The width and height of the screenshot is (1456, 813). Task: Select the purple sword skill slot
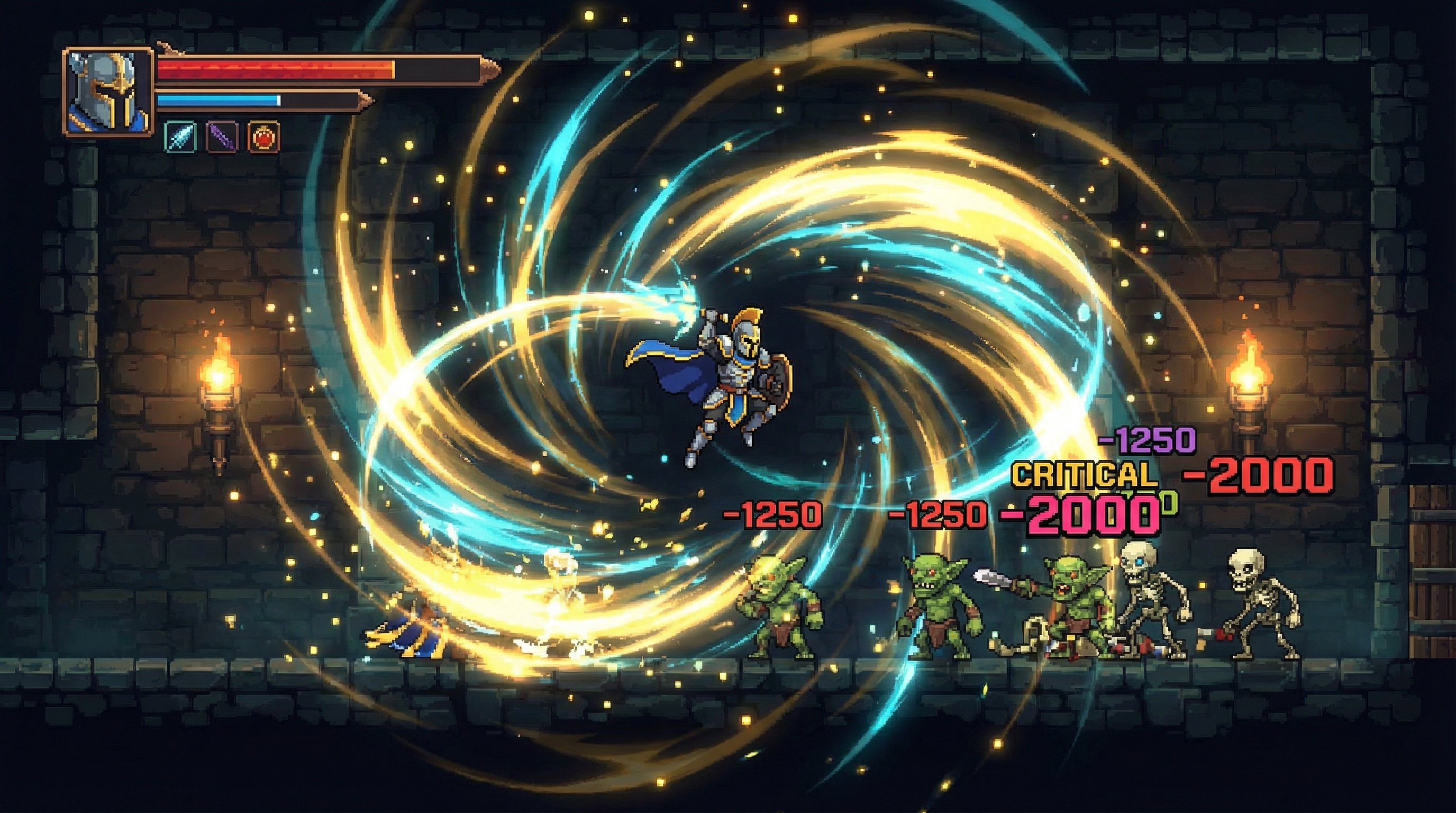pos(222,138)
